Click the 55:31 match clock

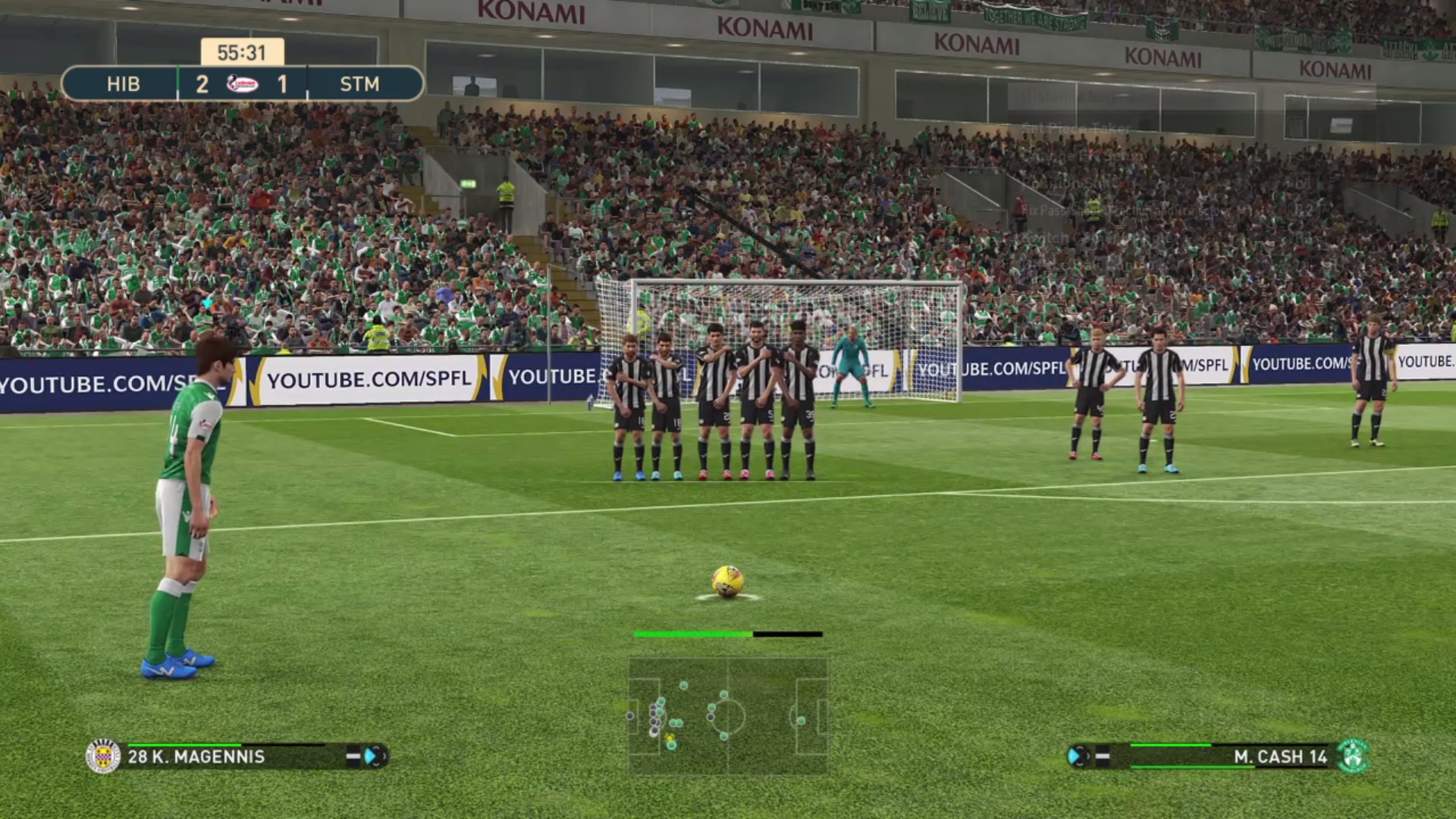click(x=241, y=53)
